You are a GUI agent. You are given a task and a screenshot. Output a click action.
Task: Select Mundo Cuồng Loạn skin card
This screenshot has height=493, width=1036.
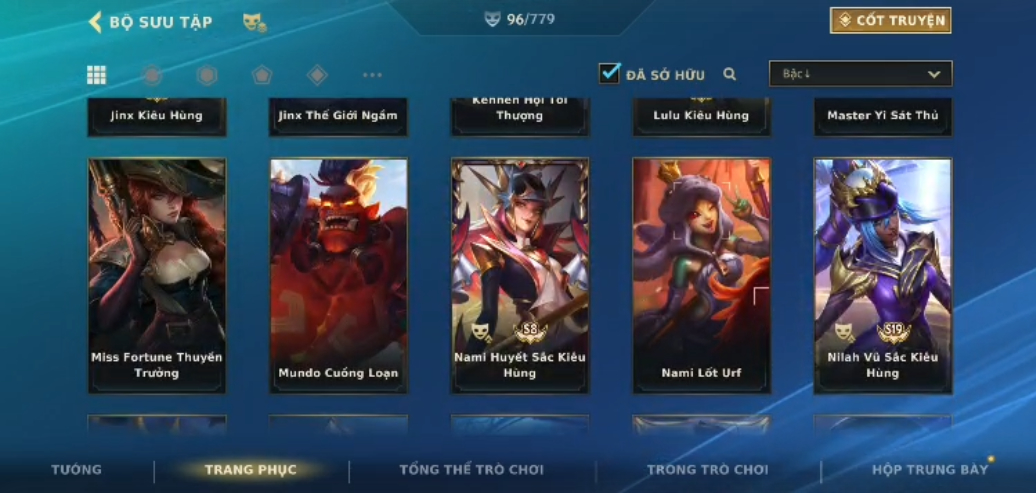338,275
